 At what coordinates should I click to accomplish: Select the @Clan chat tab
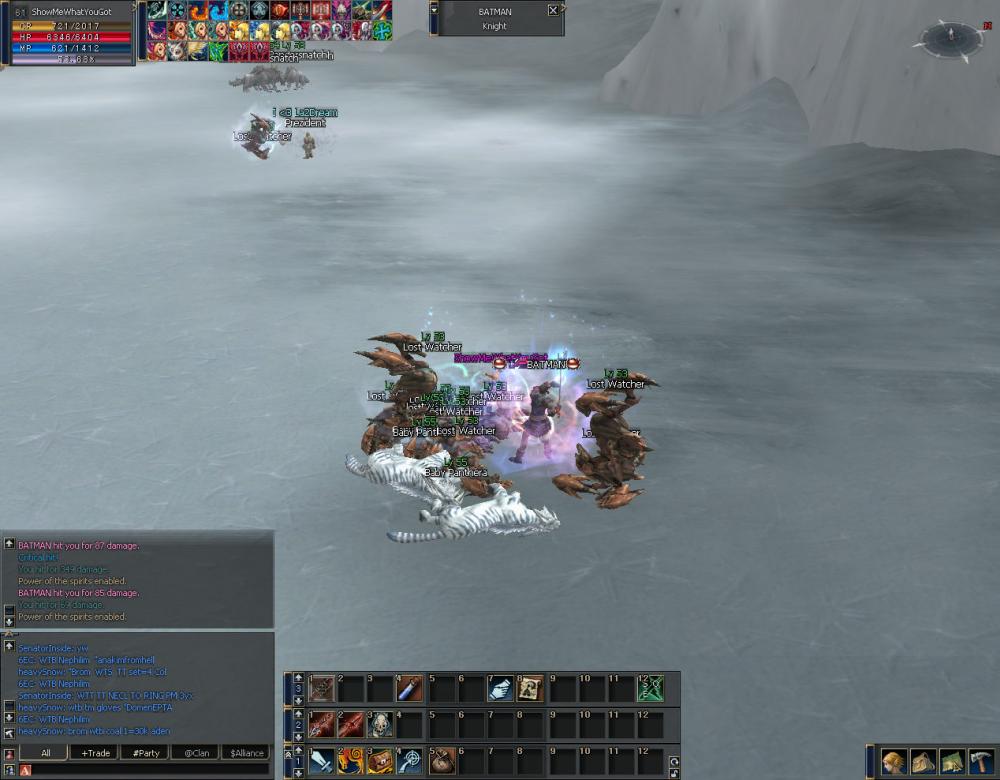[x=195, y=752]
